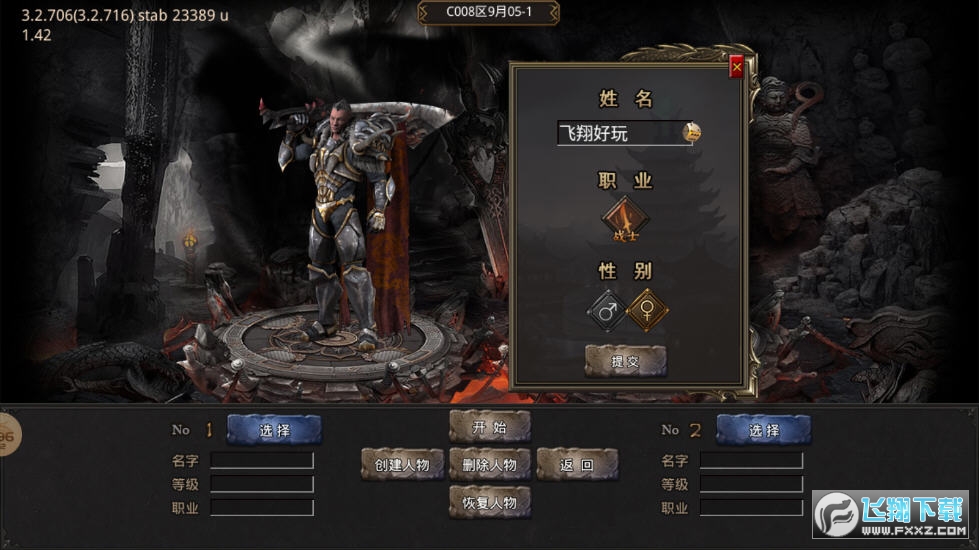Restore a character with 恢复人物
Screen dimensions: 979x550
pos(489,502)
